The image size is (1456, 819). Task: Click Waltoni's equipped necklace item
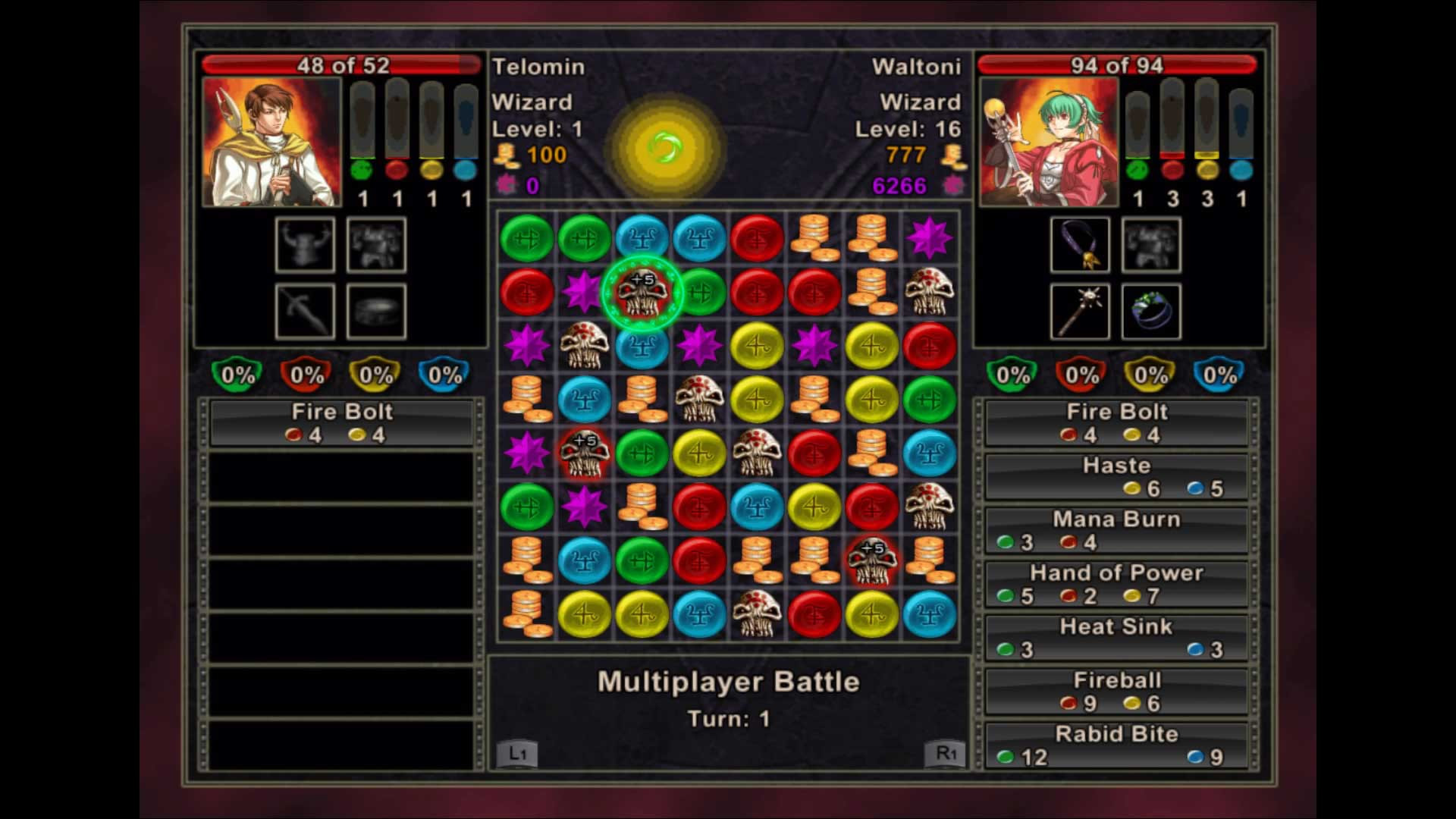click(1079, 246)
